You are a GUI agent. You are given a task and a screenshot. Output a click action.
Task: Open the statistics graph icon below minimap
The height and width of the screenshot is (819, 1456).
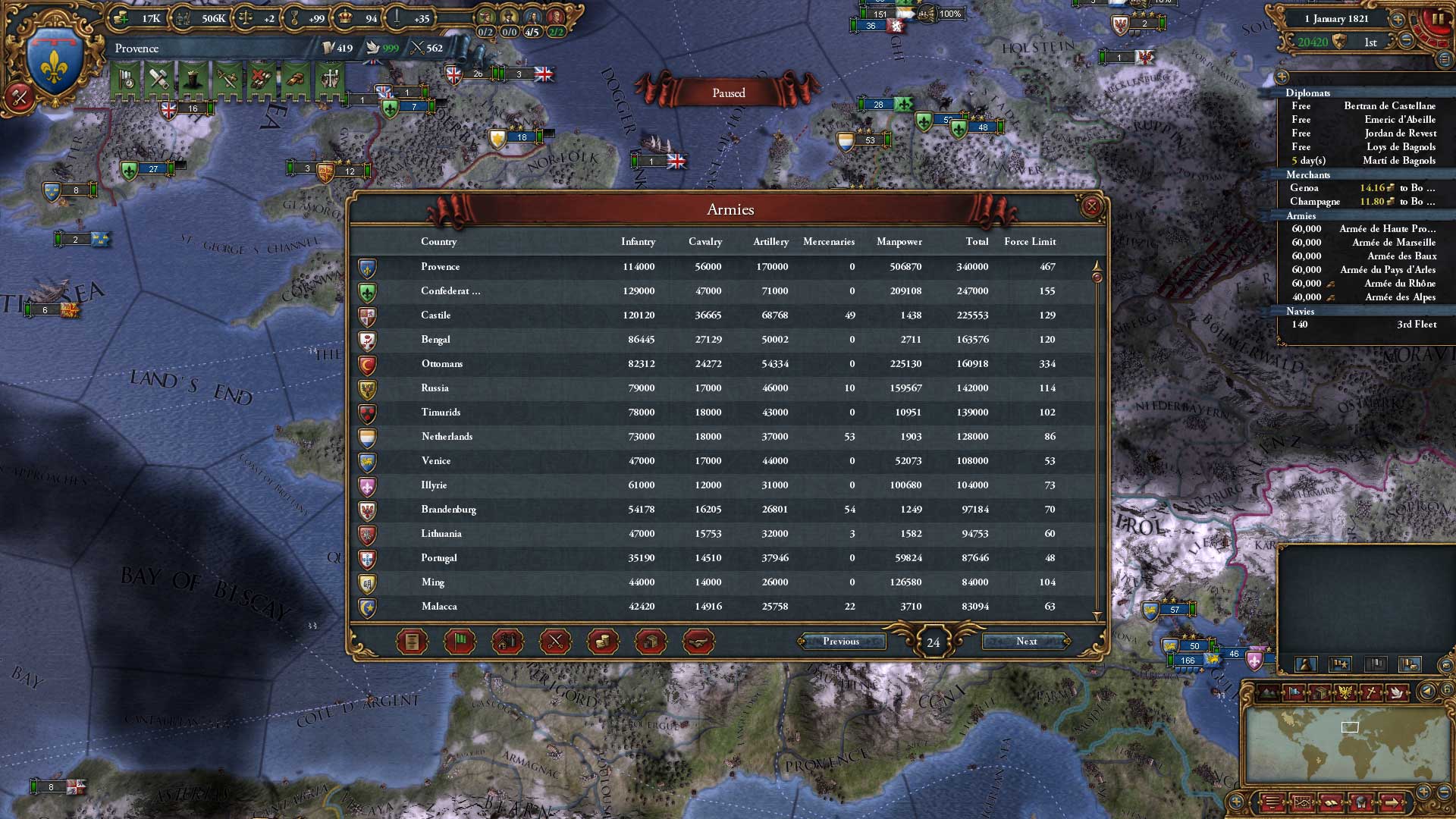click(1303, 802)
